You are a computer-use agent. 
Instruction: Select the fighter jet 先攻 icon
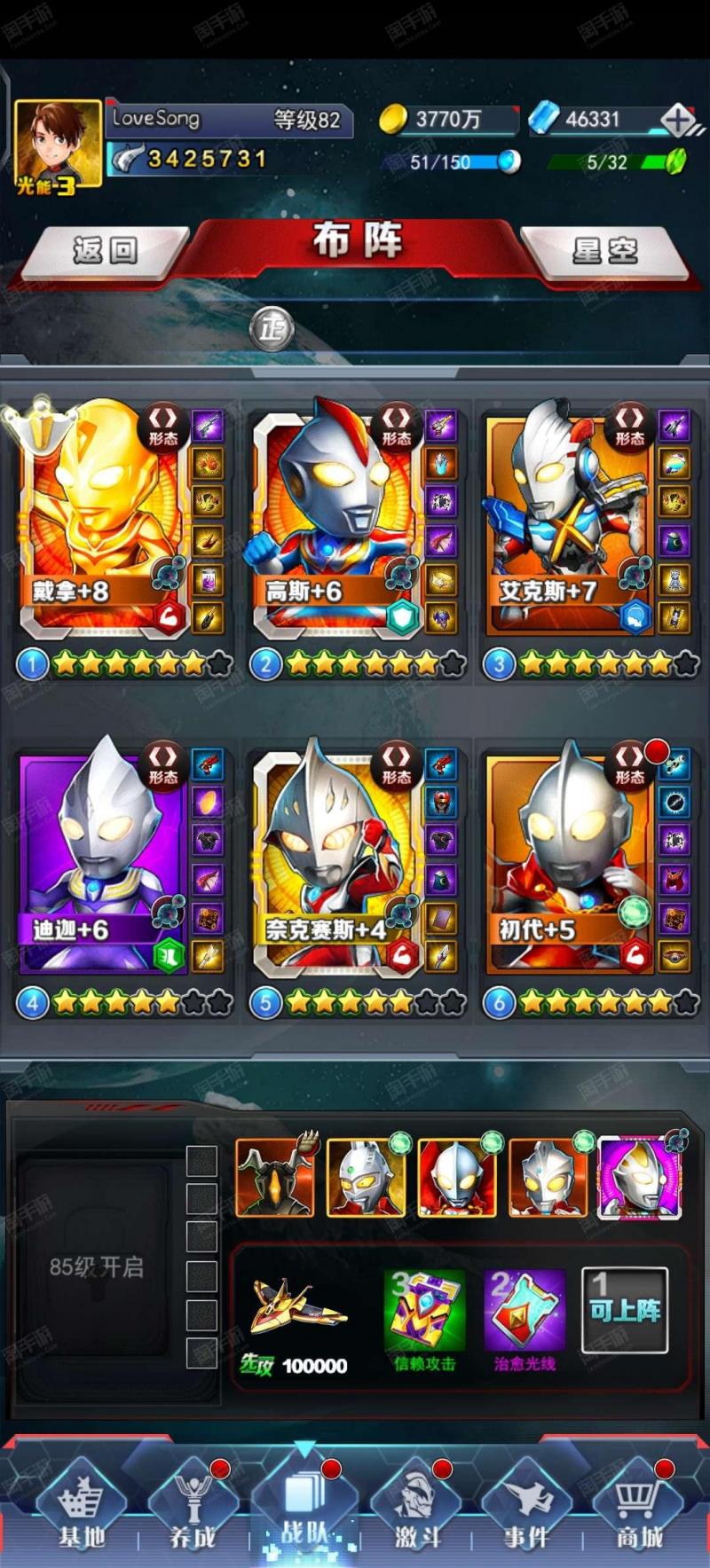[x=296, y=1310]
